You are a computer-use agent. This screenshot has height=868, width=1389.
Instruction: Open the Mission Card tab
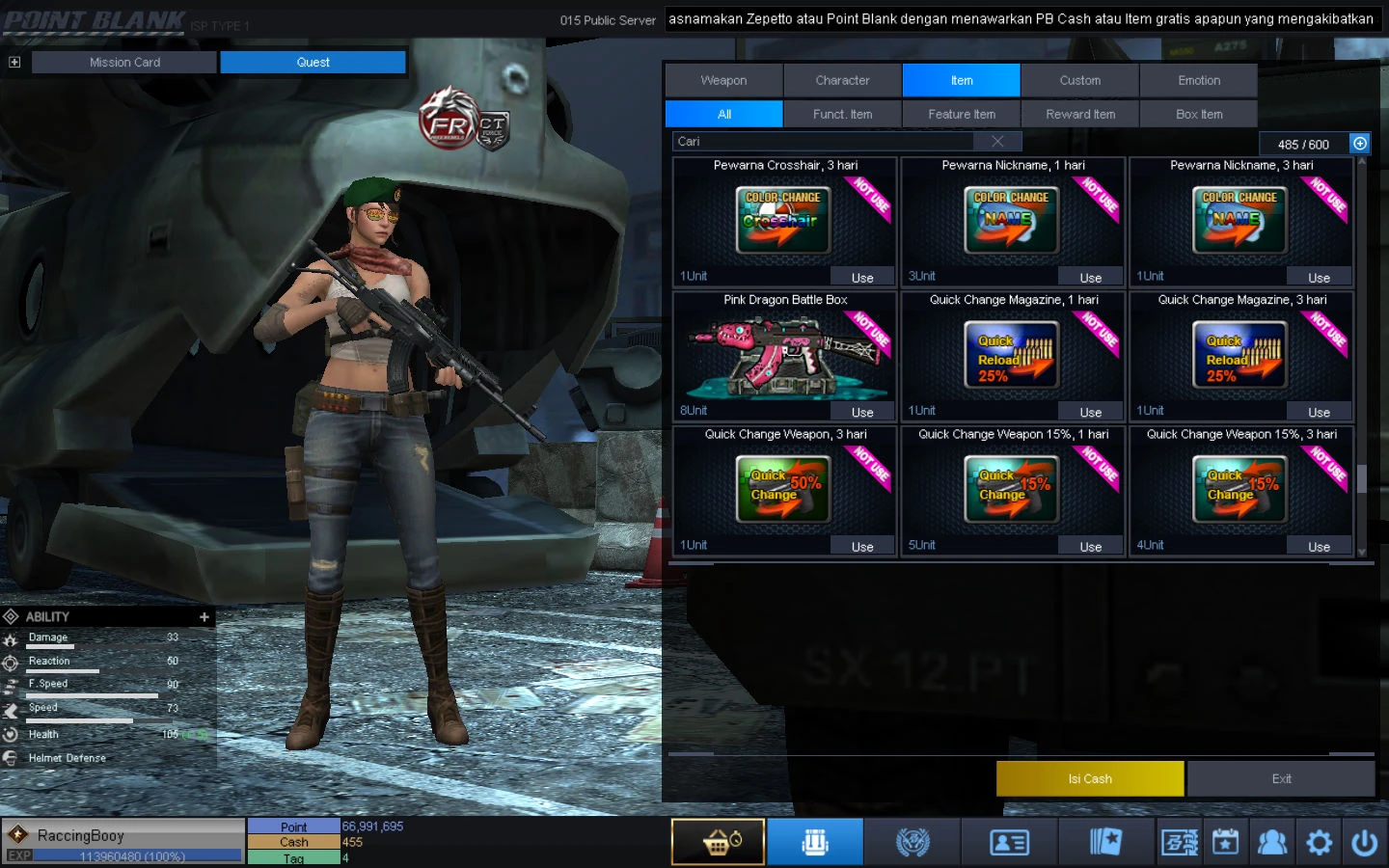[124, 63]
